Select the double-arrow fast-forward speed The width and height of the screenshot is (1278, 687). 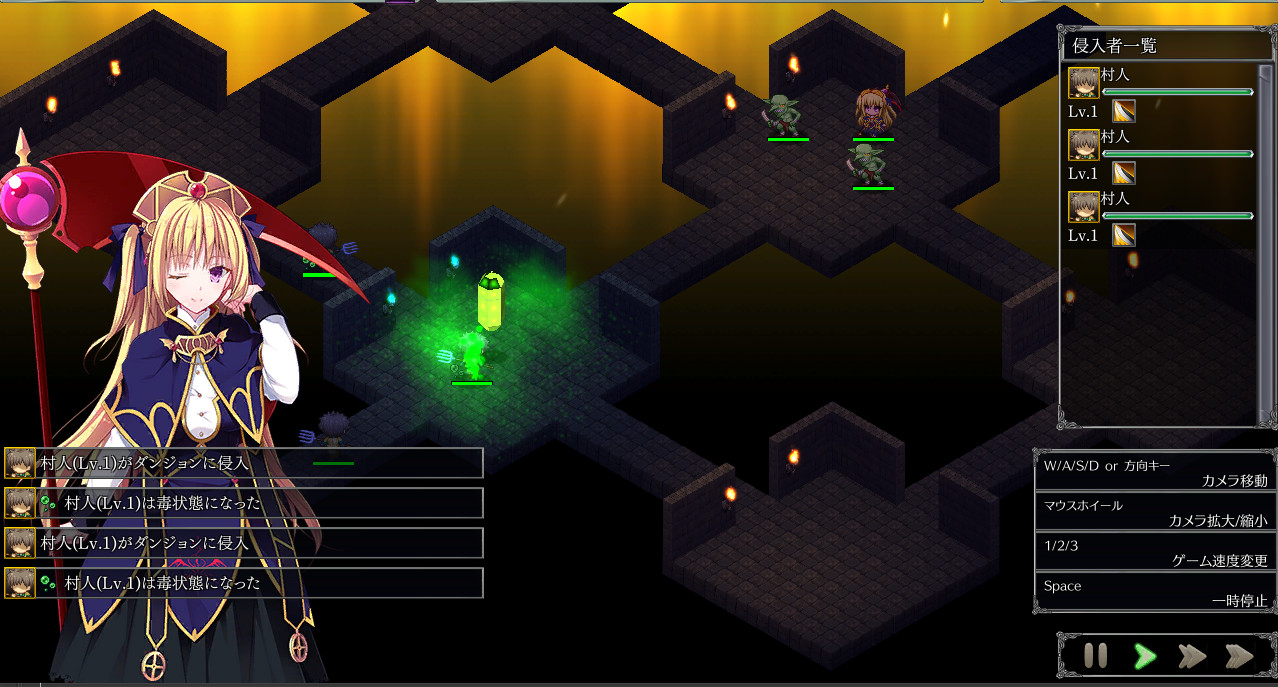coord(1191,656)
